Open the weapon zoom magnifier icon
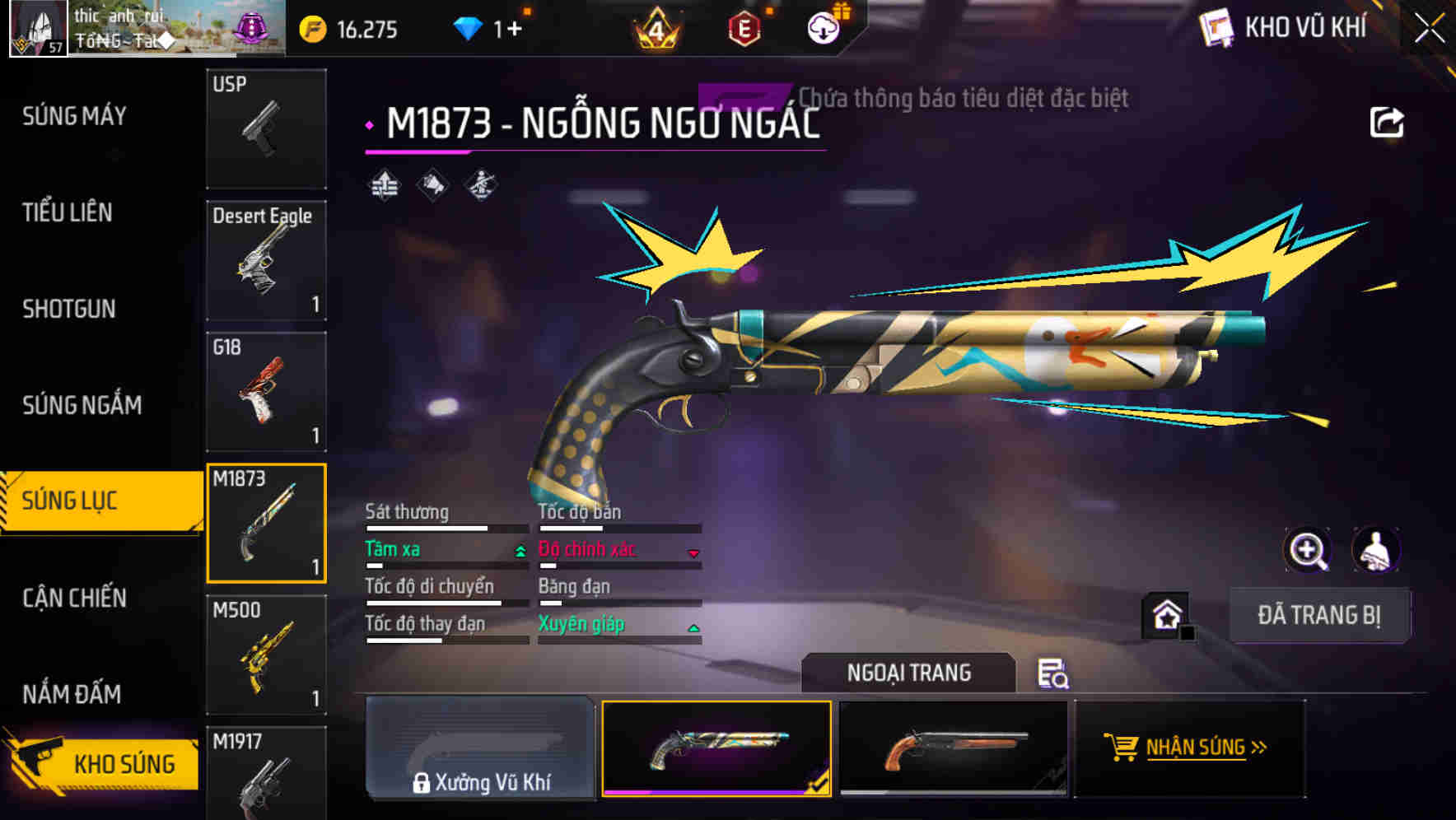 (1309, 549)
